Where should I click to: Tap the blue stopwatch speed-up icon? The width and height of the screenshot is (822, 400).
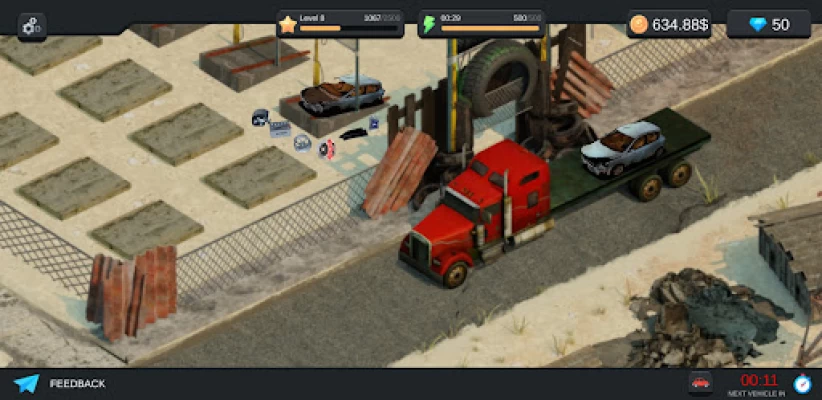(802, 383)
